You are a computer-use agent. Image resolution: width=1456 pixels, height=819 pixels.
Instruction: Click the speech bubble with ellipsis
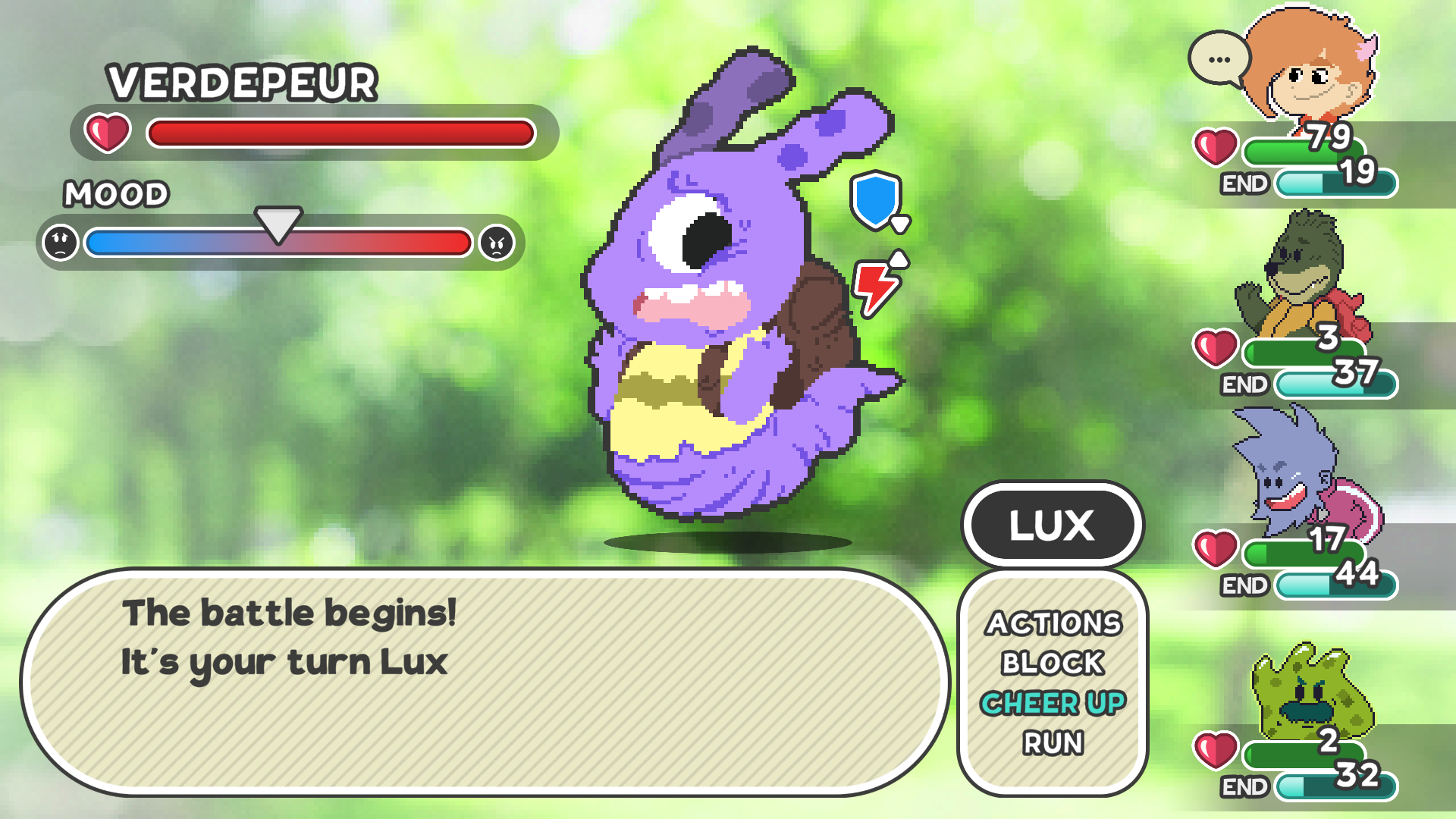[1219, 59]
